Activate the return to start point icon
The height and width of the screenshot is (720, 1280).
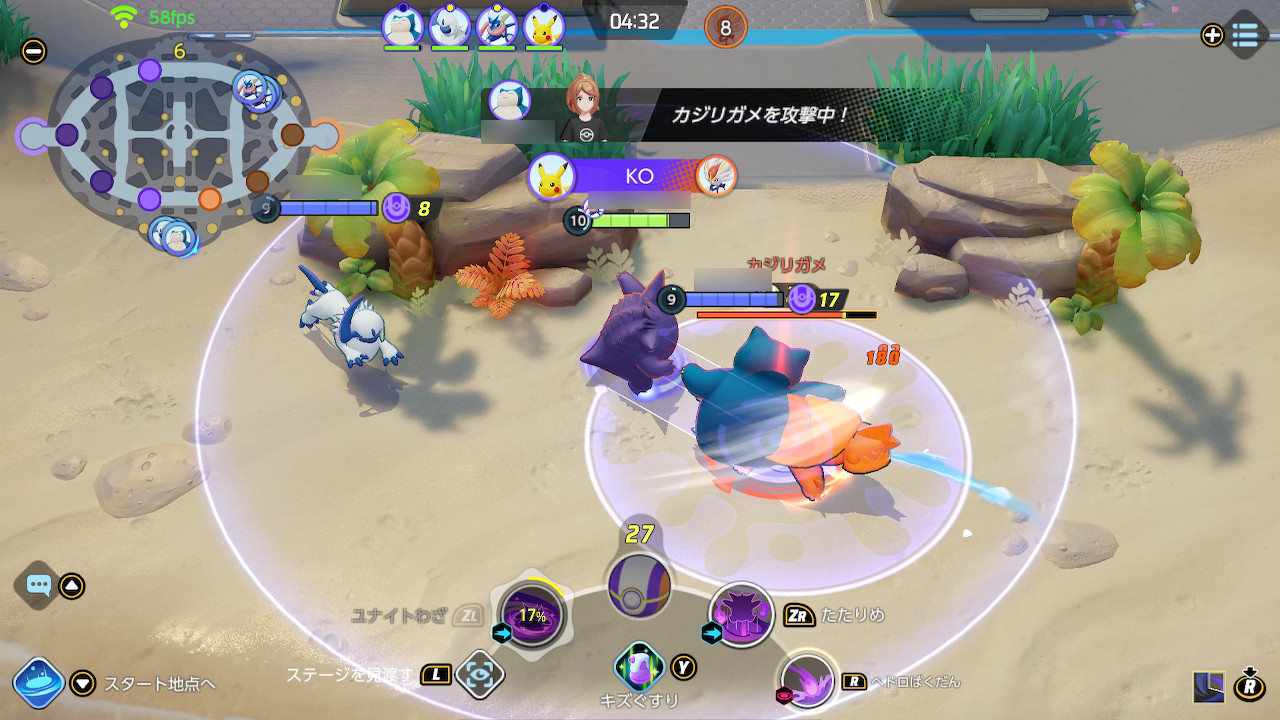[x=39, y=683]
